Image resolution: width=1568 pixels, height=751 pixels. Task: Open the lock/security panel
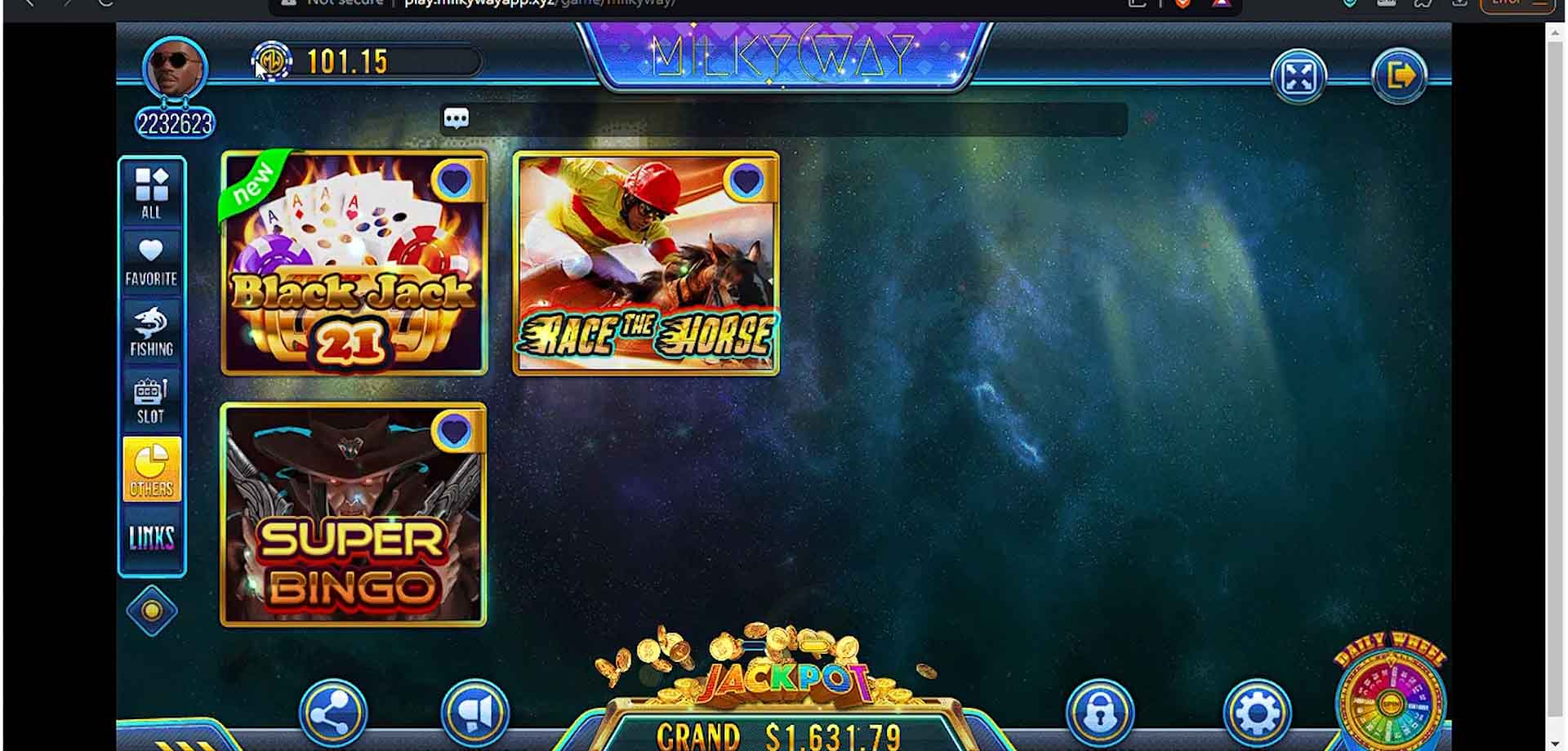1101,713
